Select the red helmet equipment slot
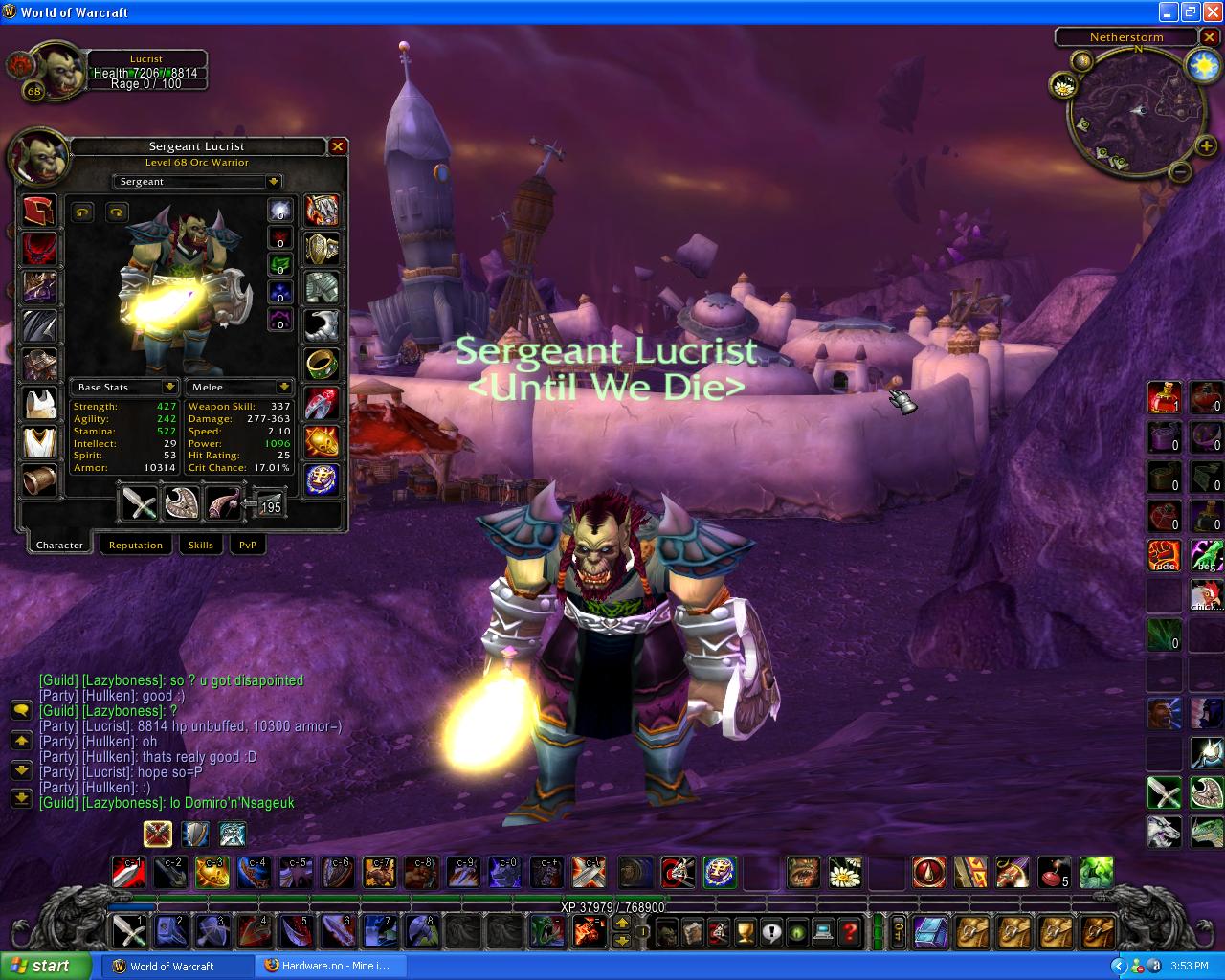The height and width of the screenshot is (980, 1225). [x=39, y=212]
